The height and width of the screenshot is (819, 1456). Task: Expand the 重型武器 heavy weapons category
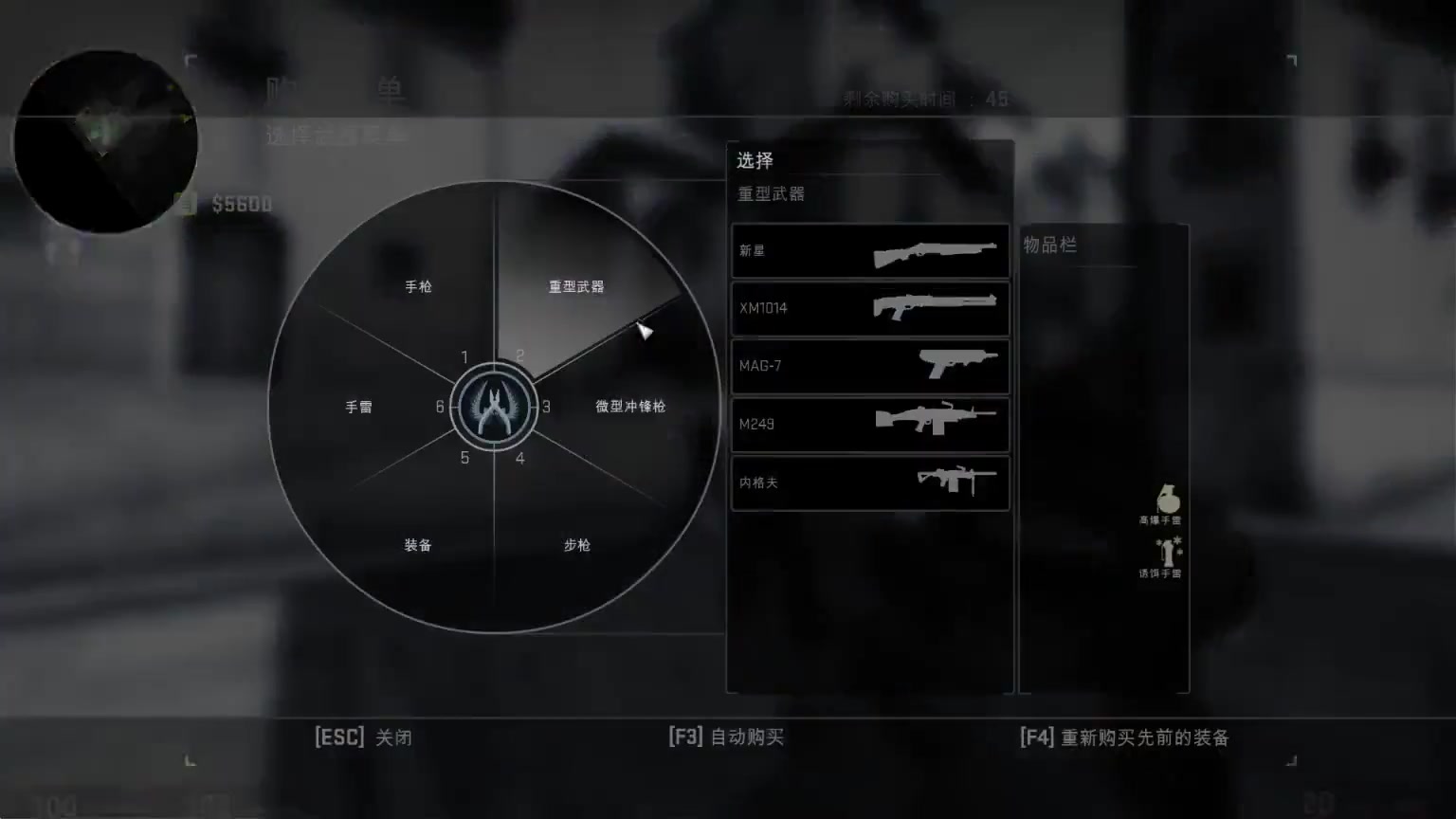click(x=574, y=286)
